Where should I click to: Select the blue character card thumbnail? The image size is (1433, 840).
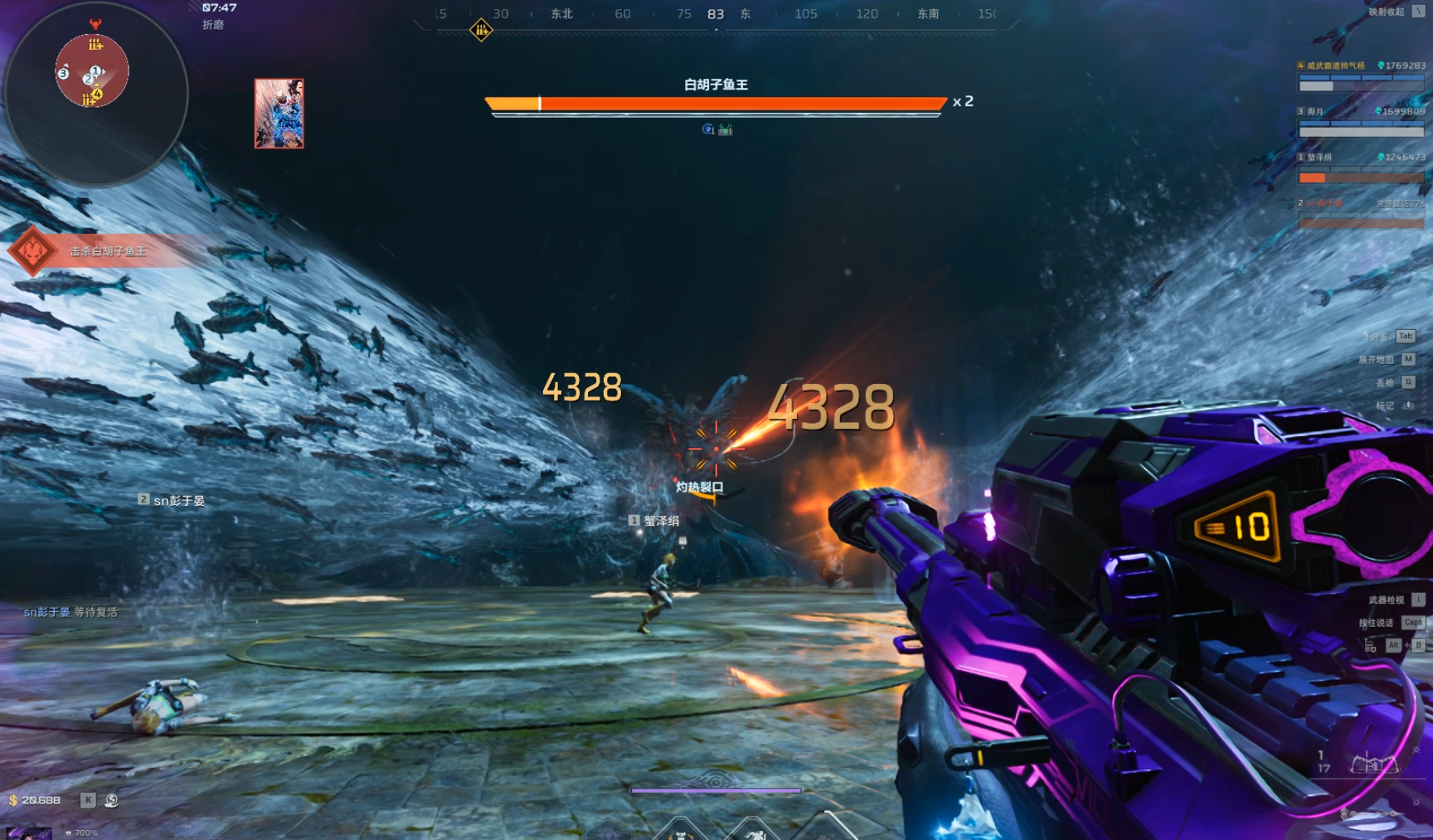coord(279,114)
